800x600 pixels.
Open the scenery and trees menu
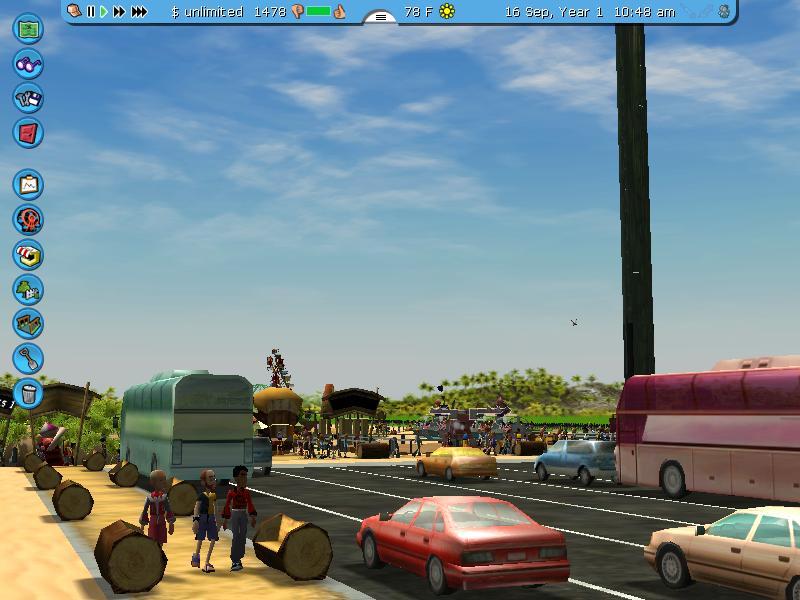28,289
